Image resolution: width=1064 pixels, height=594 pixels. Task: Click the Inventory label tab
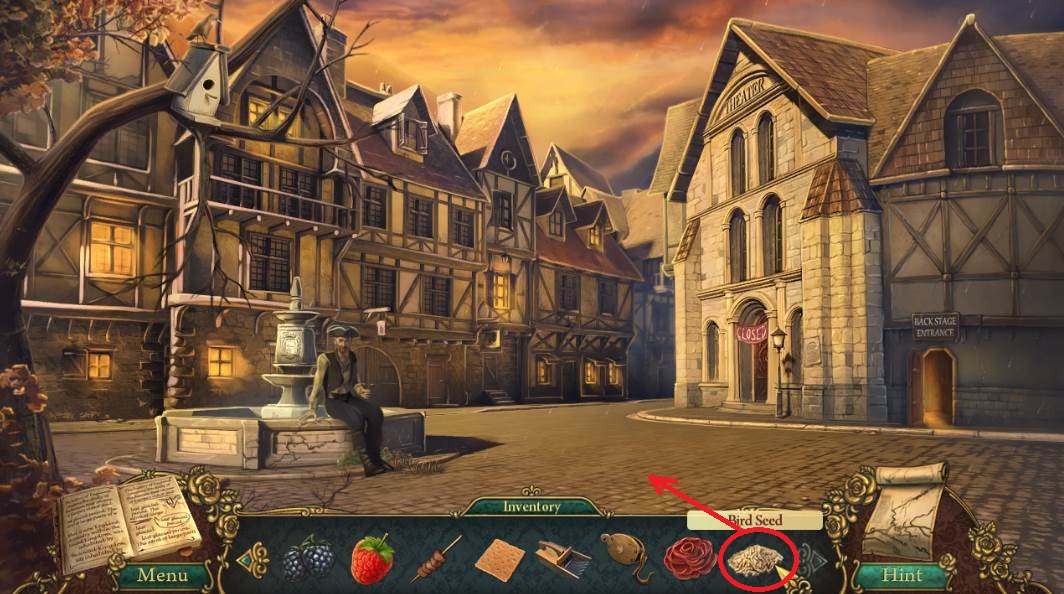(x=532, y=507)
